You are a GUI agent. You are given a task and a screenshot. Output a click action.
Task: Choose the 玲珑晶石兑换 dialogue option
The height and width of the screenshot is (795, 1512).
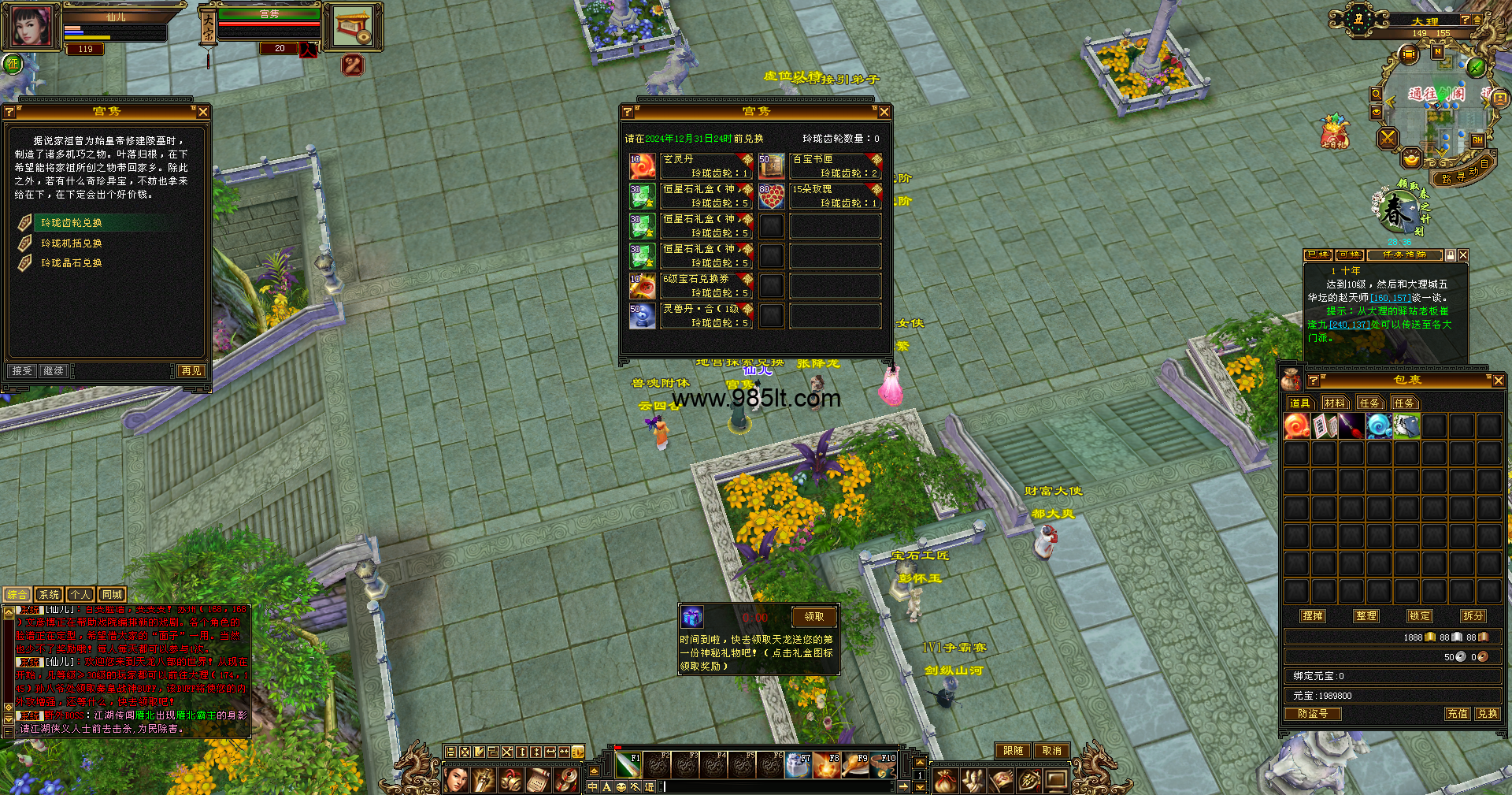(71, 263)
